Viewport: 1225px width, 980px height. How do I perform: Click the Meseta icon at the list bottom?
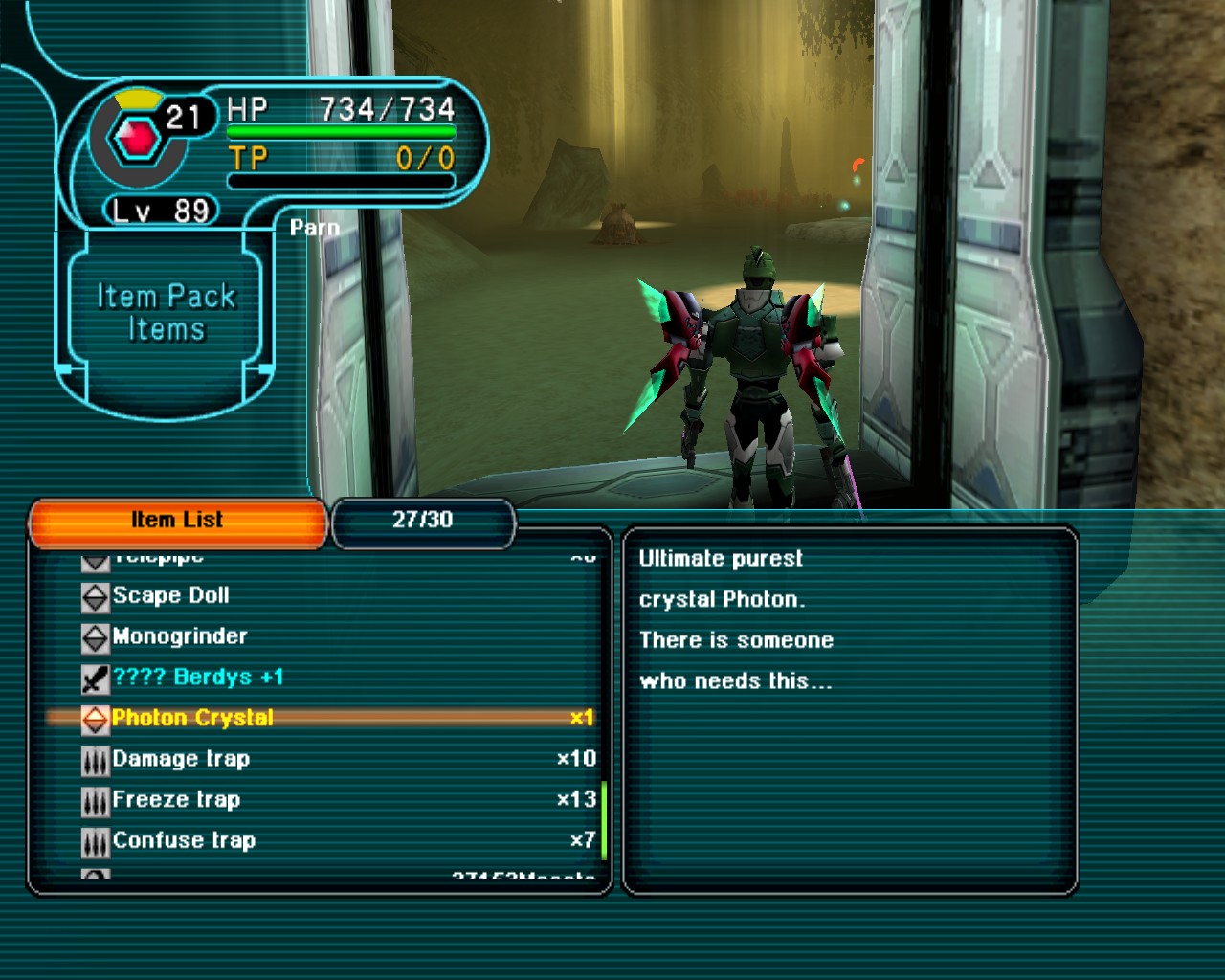coord(93,873)
